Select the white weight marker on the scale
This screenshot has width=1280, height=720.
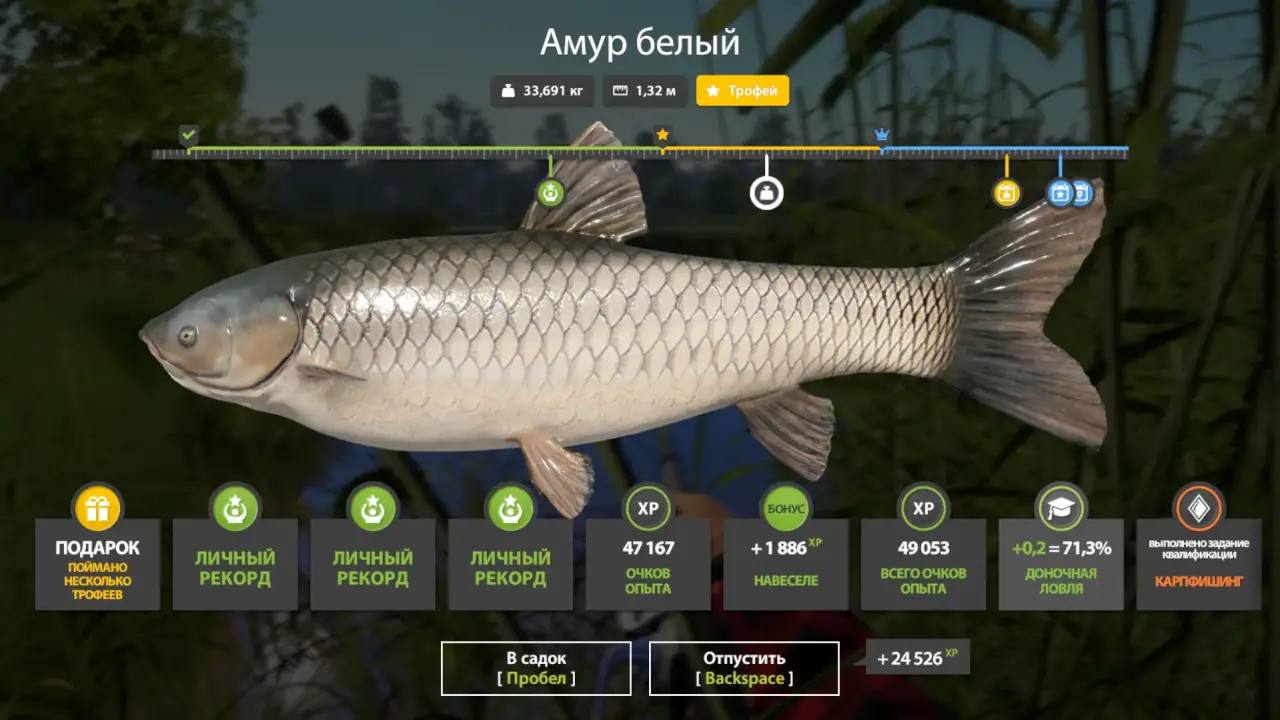tap(767, 193)
